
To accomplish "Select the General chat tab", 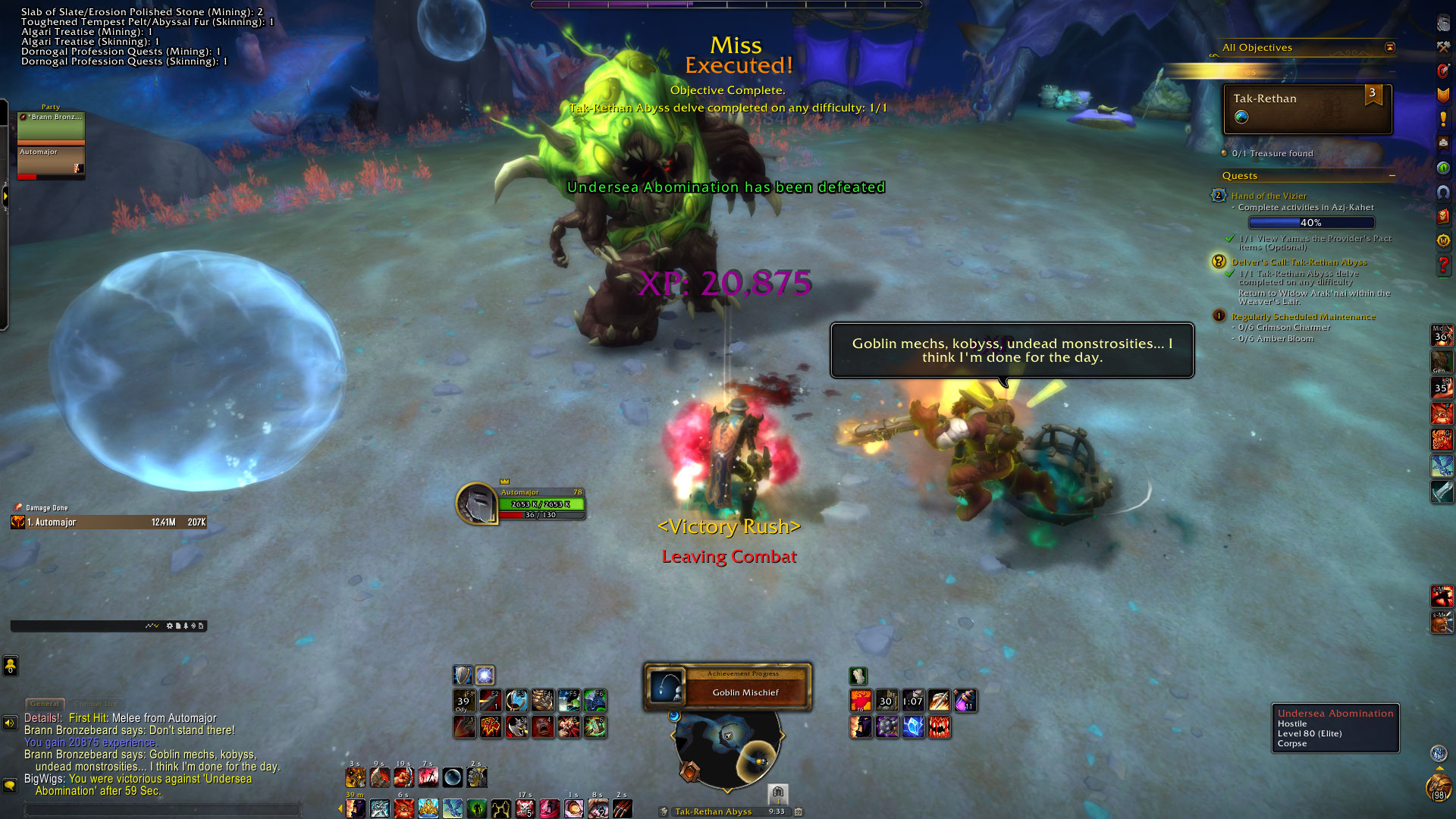I will [x=45, y=704].
